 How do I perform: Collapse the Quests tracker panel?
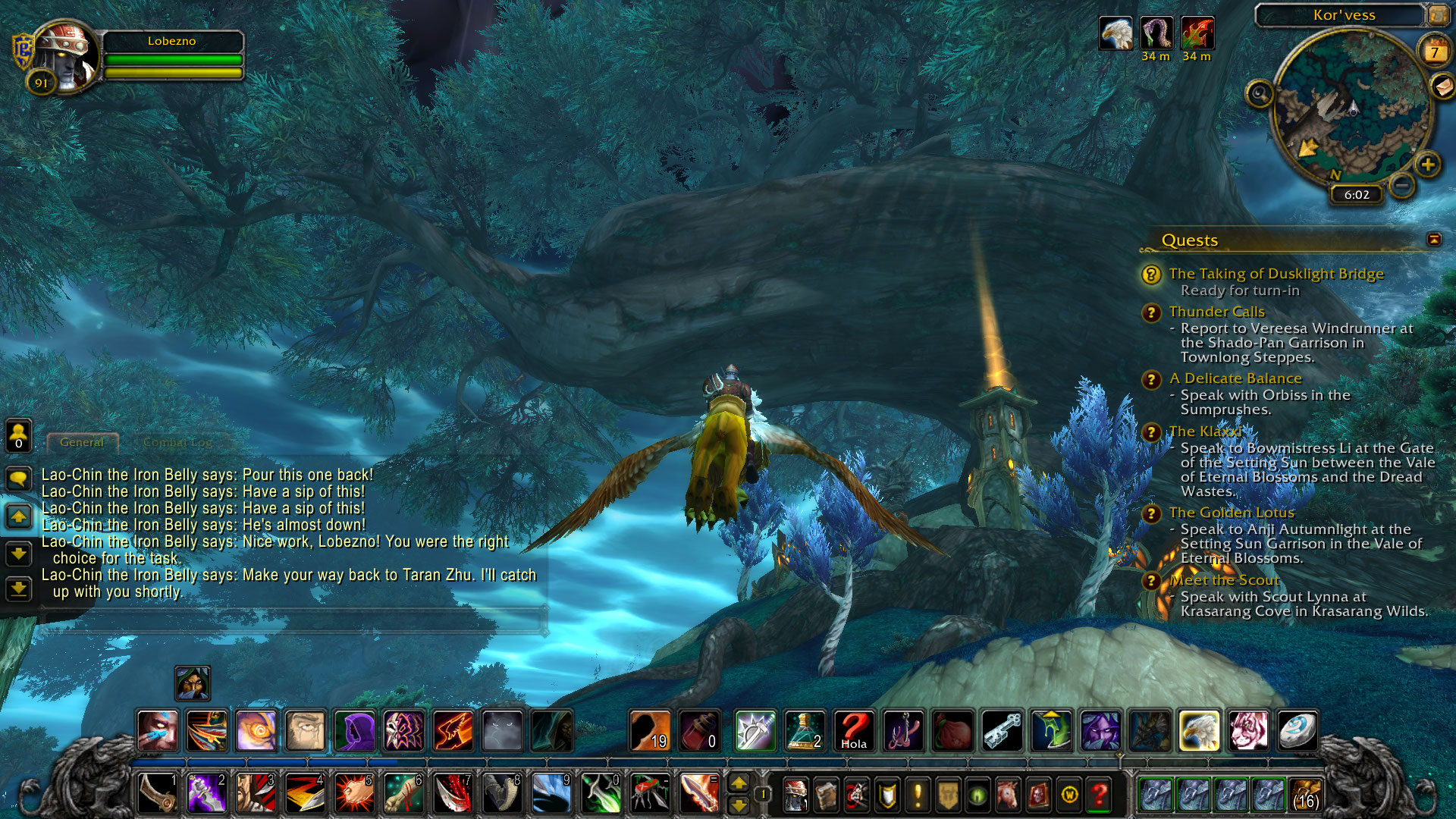[1434, 240]
